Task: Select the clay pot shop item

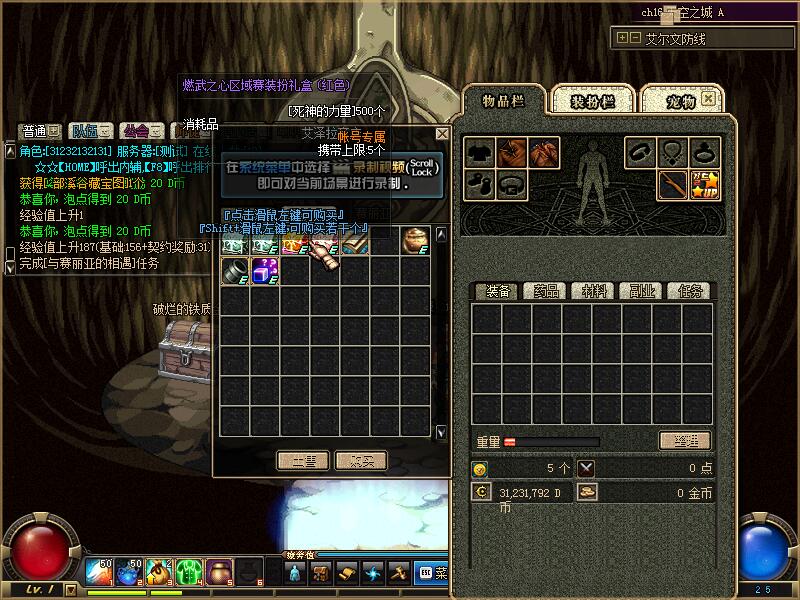Action: pos(415,240)
